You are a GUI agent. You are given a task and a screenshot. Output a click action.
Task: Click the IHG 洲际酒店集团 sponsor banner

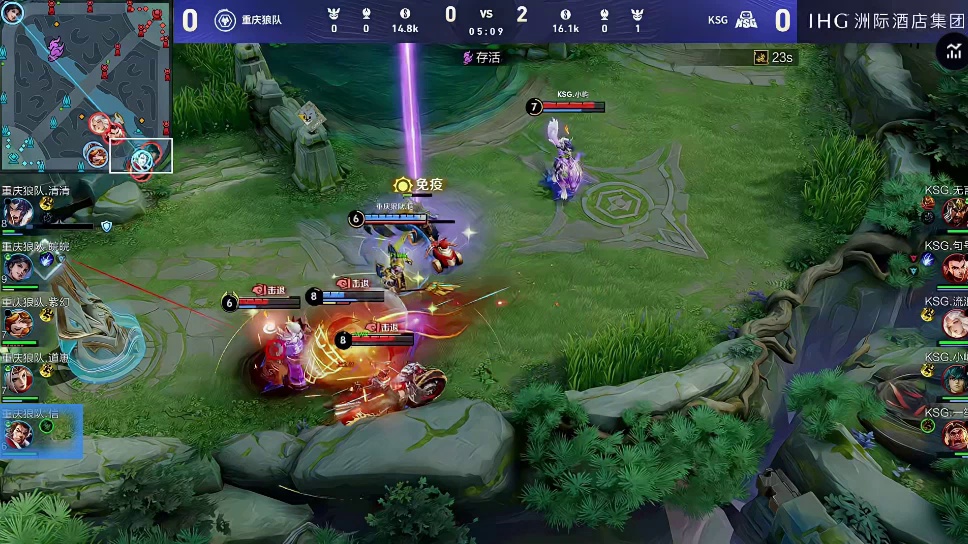pyautogui.click(x=880, y=20)
